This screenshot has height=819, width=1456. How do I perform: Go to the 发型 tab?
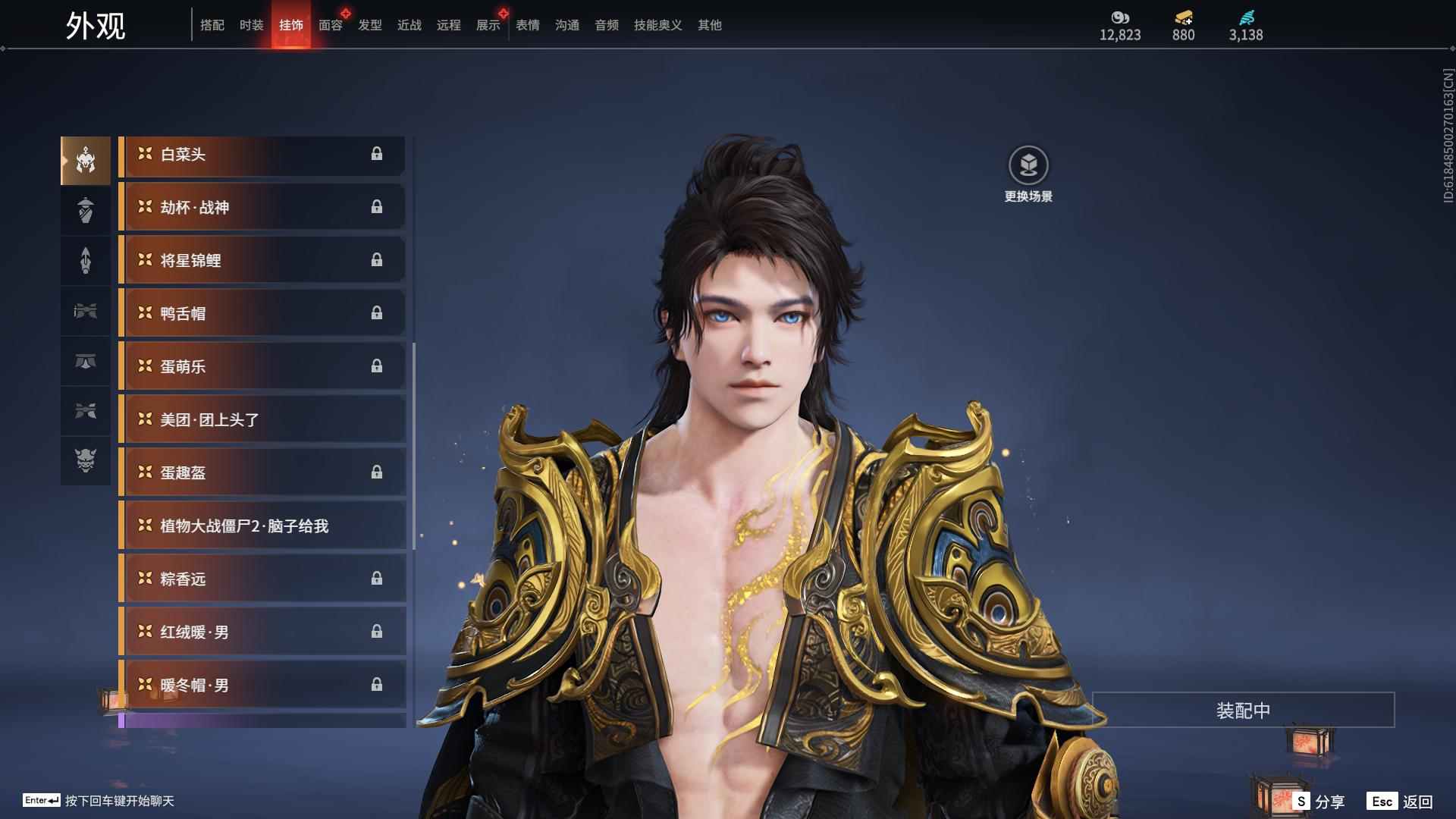[x=370, y=25]
